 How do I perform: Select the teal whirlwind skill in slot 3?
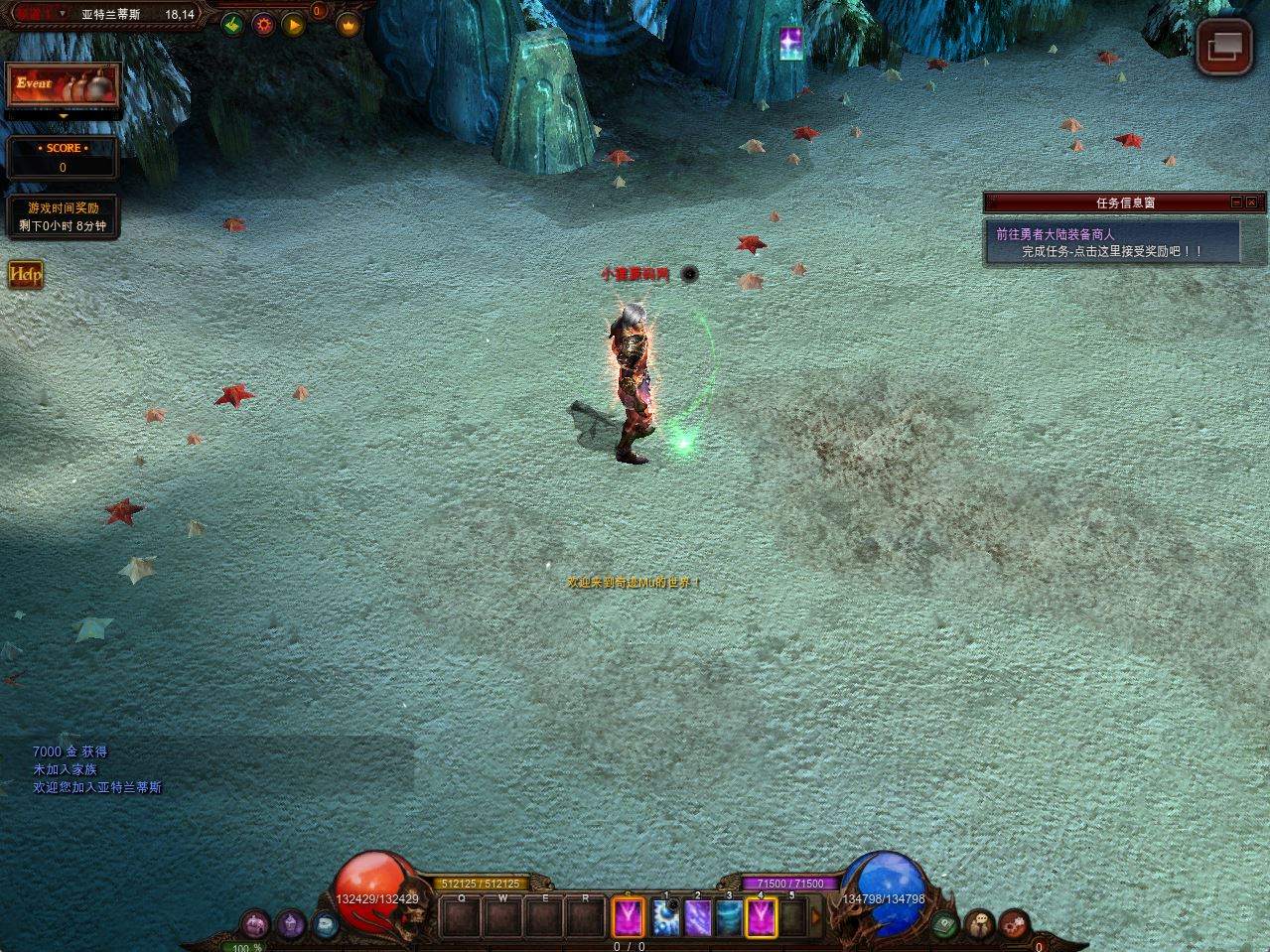pos(730,917)
